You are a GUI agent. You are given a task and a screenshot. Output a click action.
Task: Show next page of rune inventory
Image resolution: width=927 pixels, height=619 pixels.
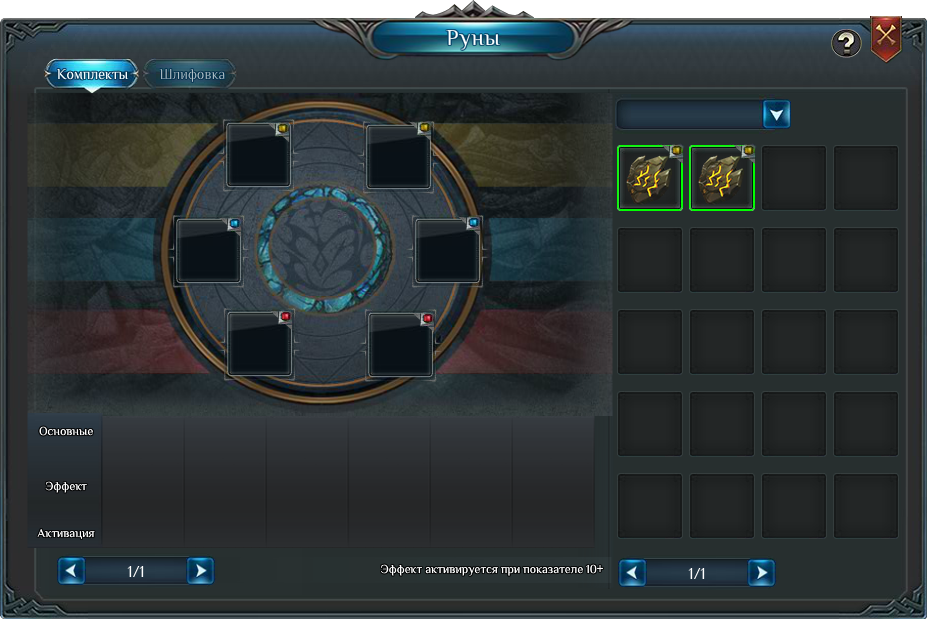tap(761, 573)
